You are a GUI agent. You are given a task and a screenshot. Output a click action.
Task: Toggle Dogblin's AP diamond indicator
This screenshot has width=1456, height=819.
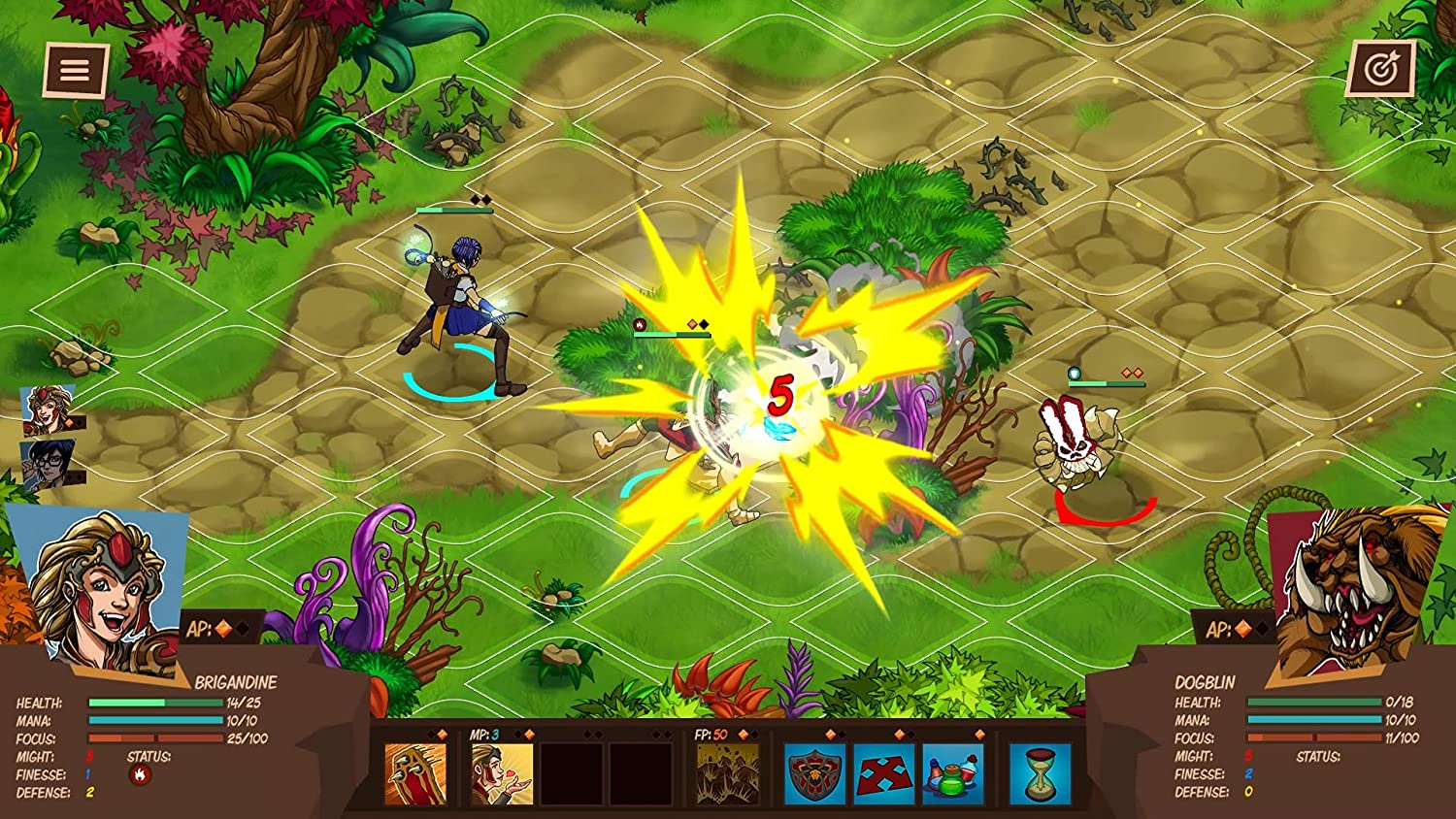[1245, 627]
